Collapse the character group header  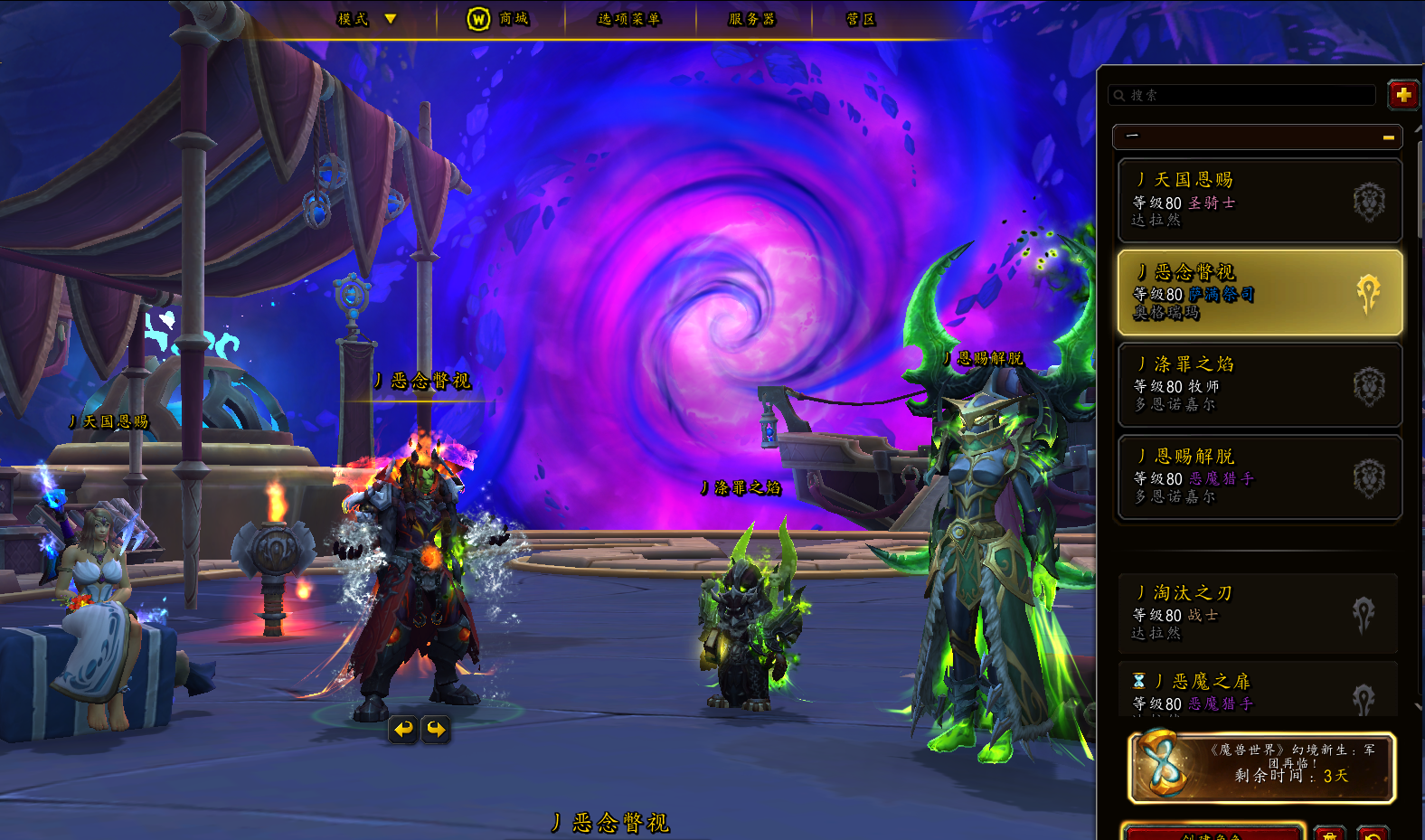[x=1257, y=137]
